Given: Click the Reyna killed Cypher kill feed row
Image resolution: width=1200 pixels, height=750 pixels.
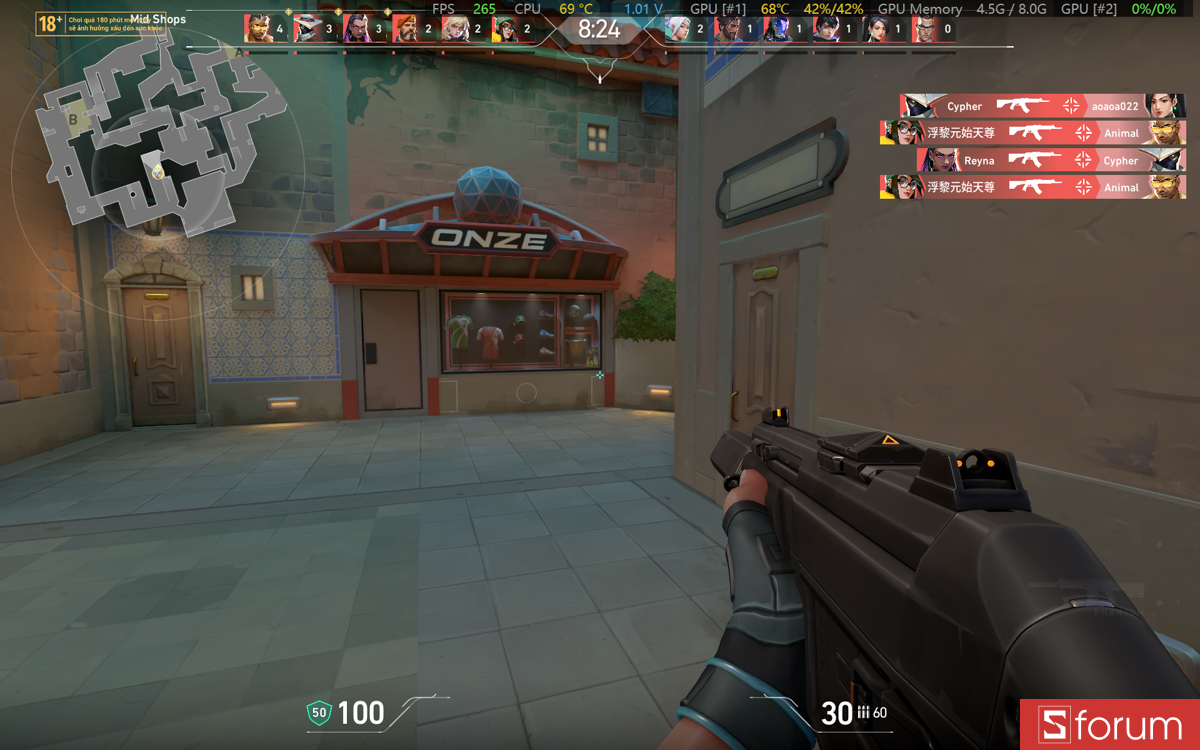Looking at the screenshot, I should [1050, 160].
